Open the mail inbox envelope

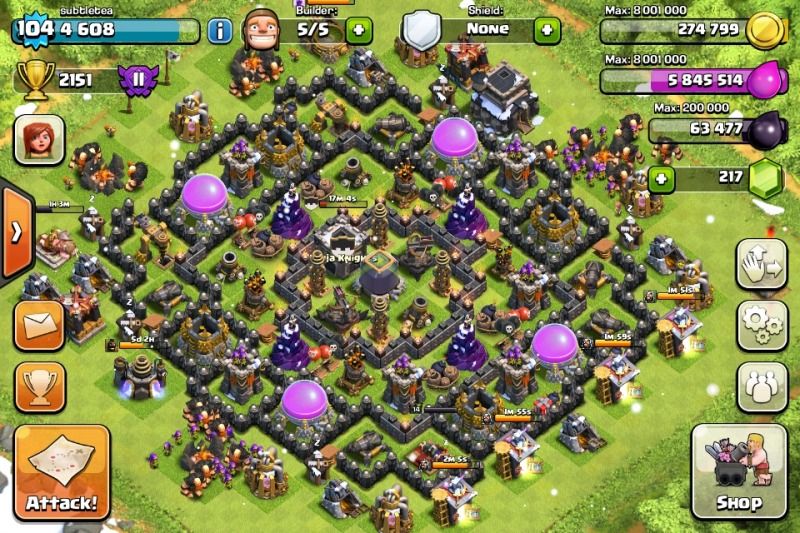pyautogui.click(x=39, y=324)
